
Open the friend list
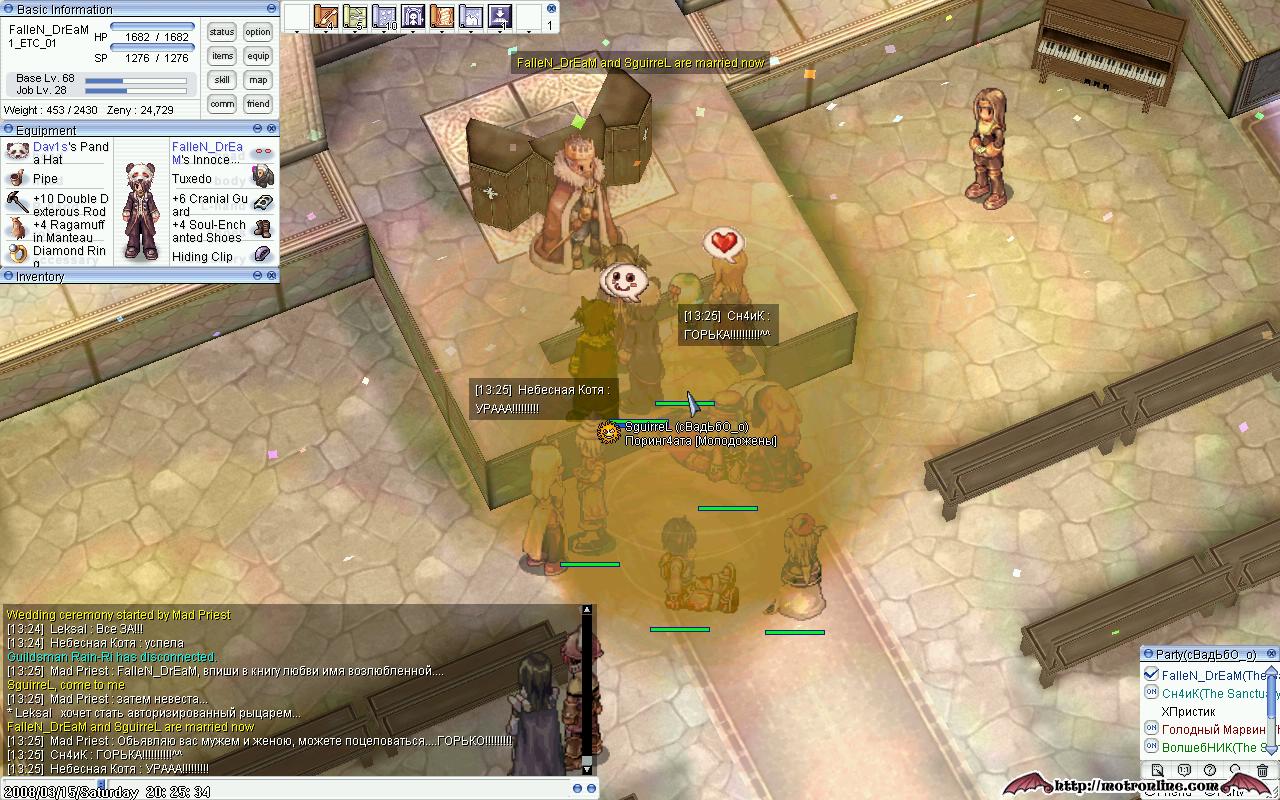[258, 104]
